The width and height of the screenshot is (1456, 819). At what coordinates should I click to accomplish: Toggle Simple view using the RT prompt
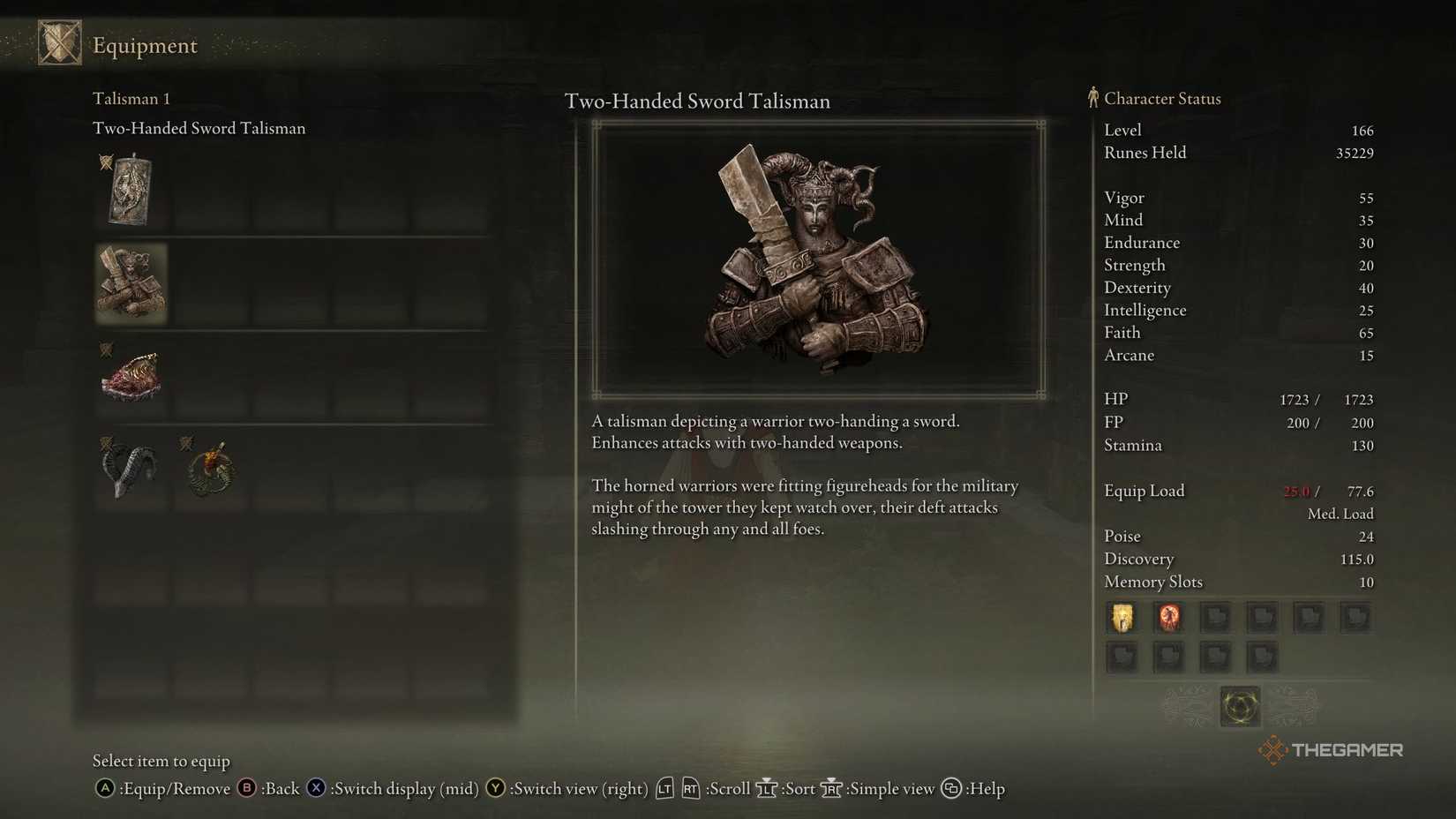point(830,788)
